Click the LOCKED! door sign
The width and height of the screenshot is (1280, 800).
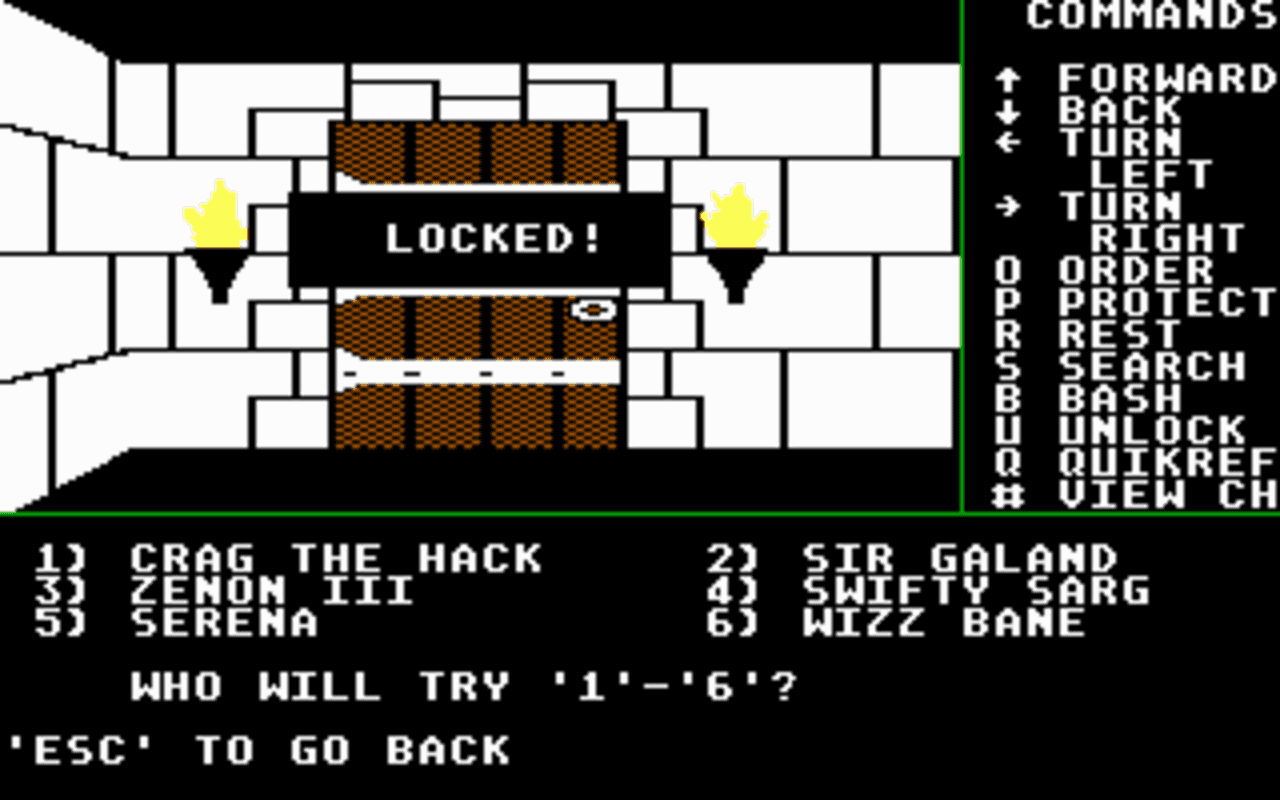click(x=492, y=236)
